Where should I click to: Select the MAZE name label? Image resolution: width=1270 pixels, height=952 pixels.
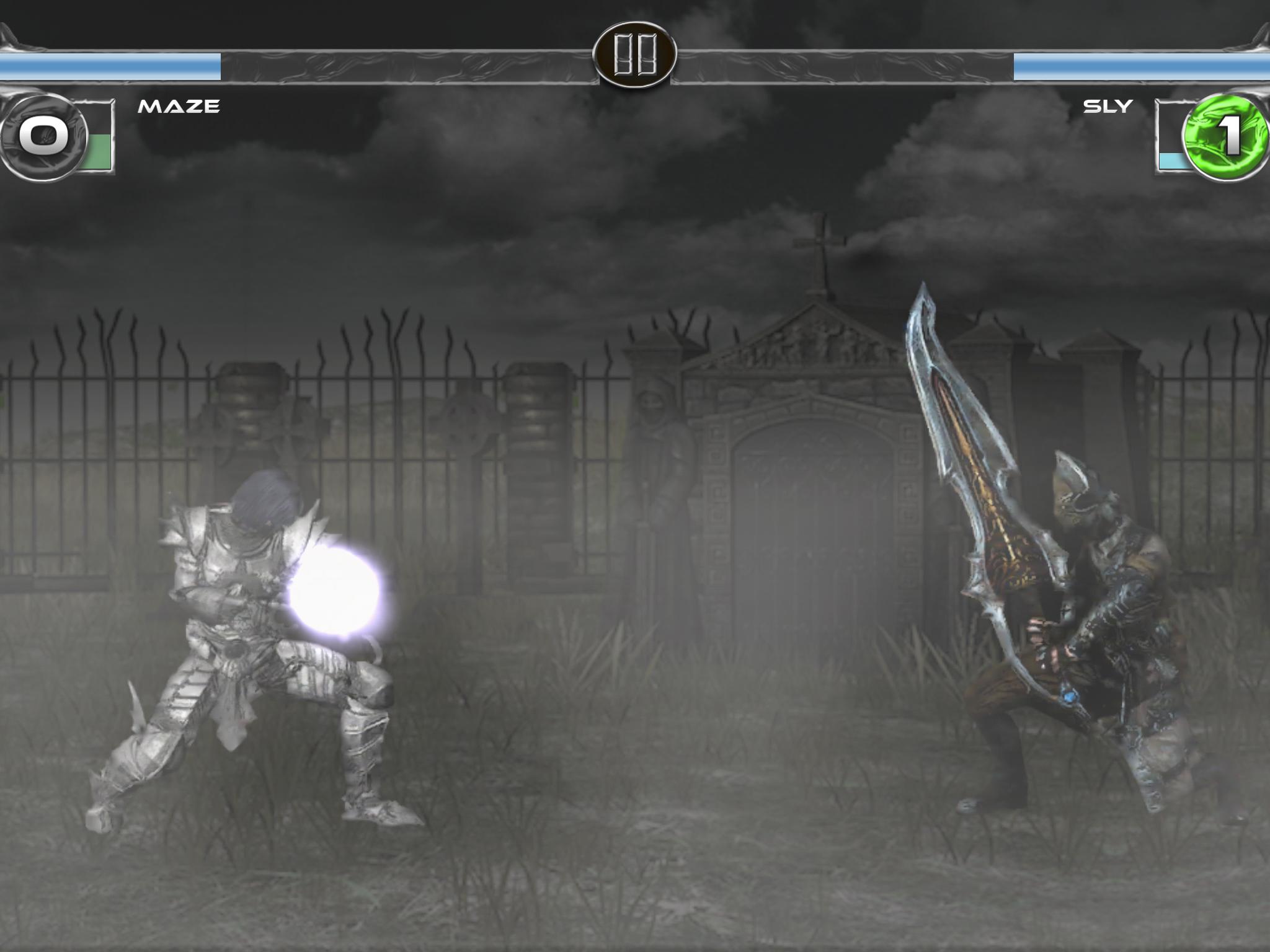point(179,107)
